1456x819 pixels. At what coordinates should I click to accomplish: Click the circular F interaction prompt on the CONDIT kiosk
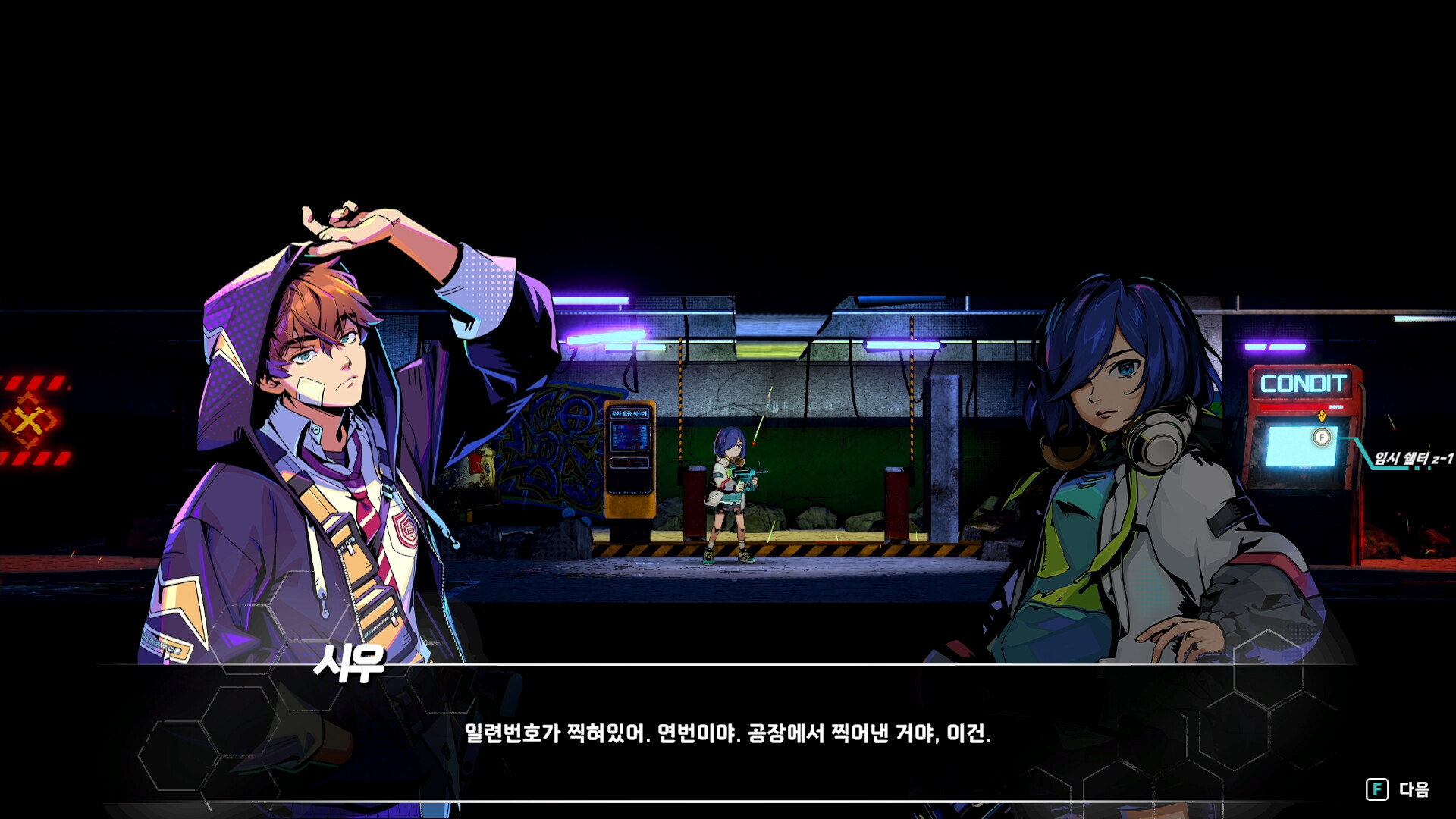[1323, 436]
